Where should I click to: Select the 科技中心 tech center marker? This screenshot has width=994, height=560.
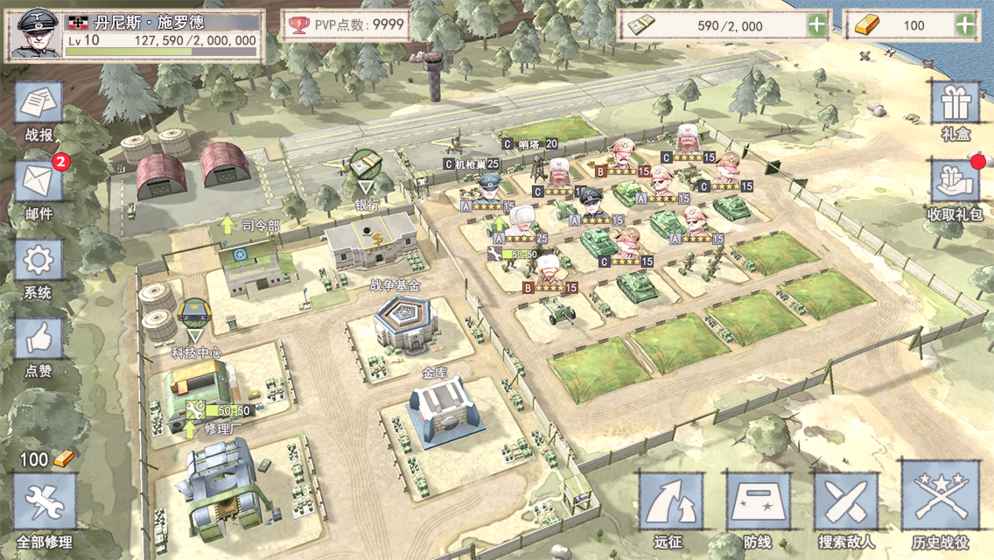point(193,318)
